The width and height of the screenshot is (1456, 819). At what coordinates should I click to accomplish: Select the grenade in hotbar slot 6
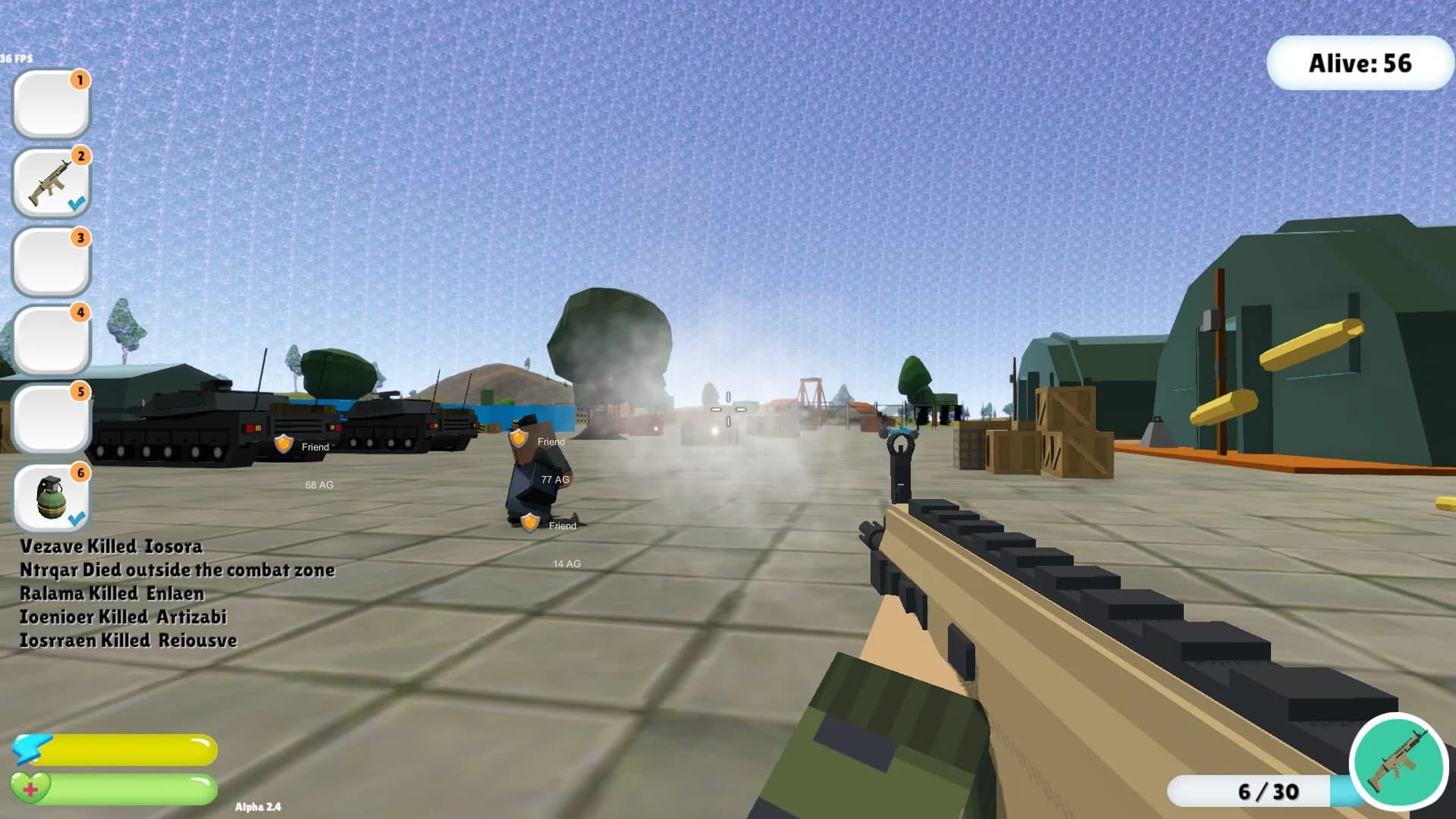(50, 497)
